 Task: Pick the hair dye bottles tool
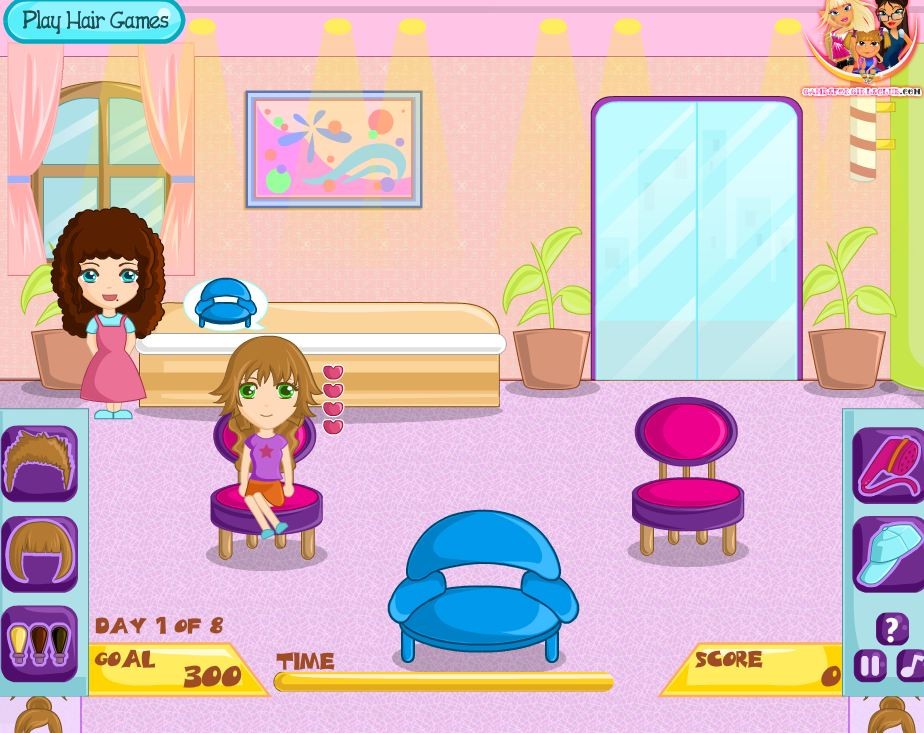(x=40, y=642)
